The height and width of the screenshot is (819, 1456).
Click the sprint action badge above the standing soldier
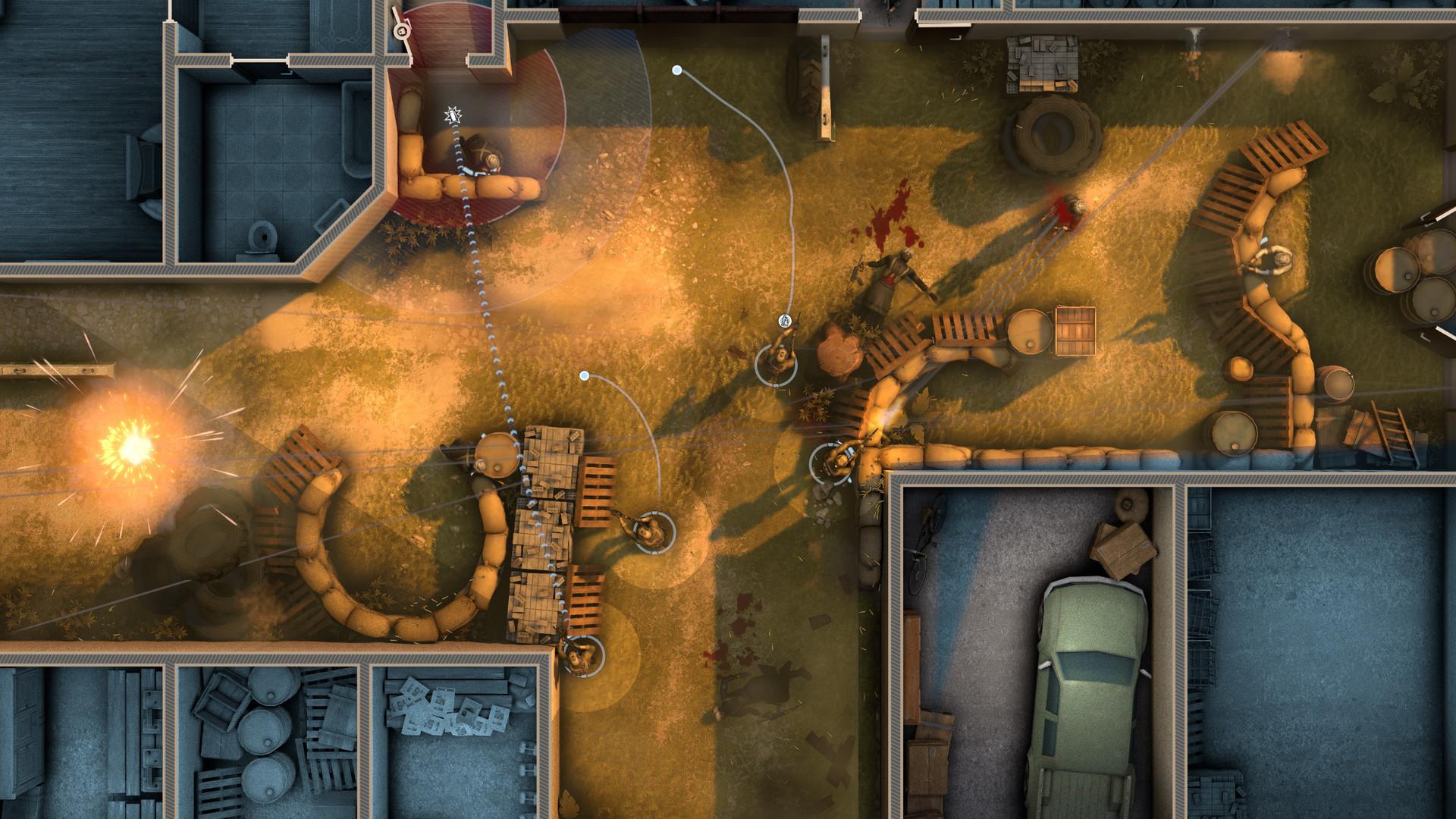coord(784,318)
